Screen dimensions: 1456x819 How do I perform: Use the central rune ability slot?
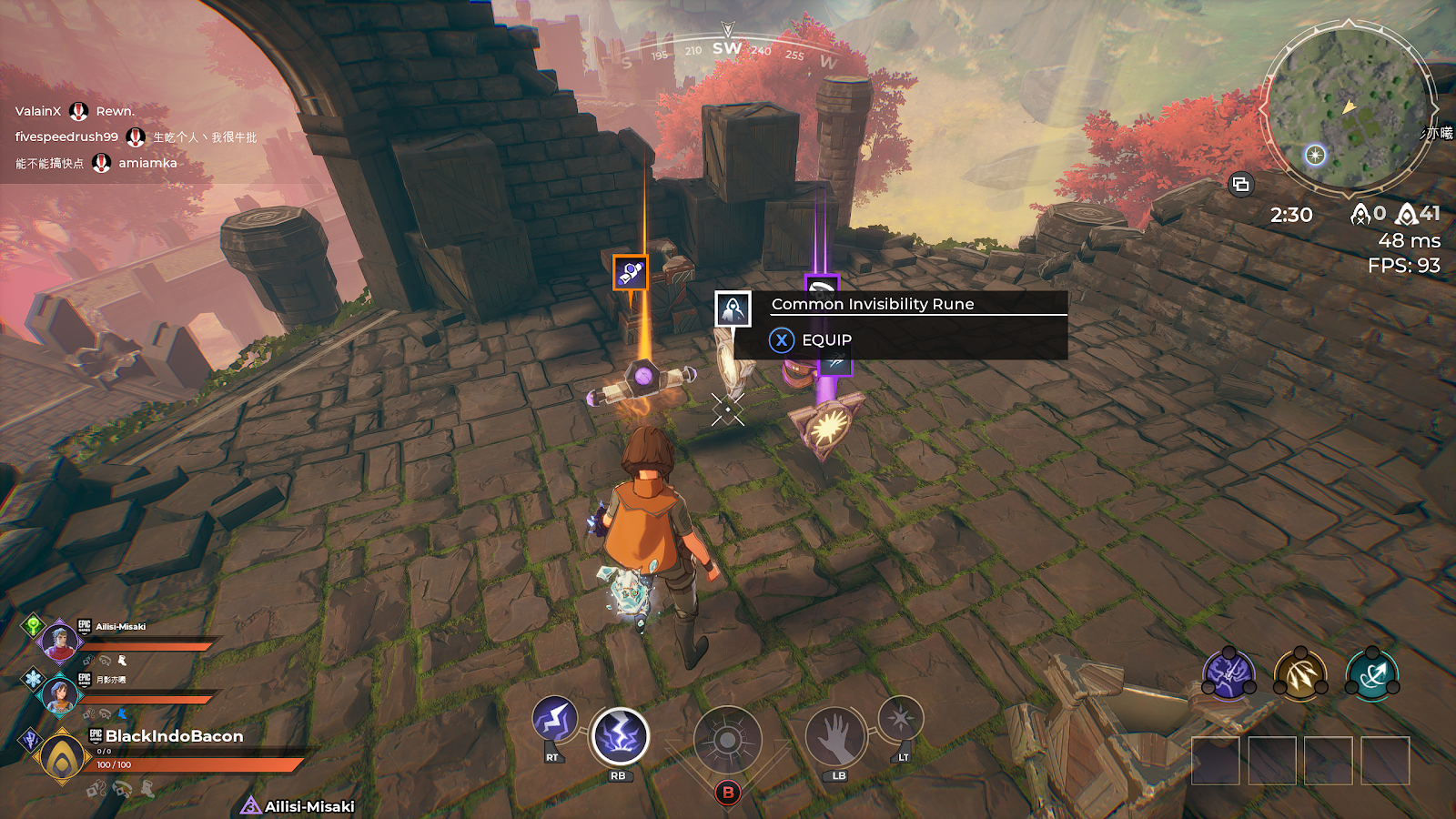click(x=727, y=741)
